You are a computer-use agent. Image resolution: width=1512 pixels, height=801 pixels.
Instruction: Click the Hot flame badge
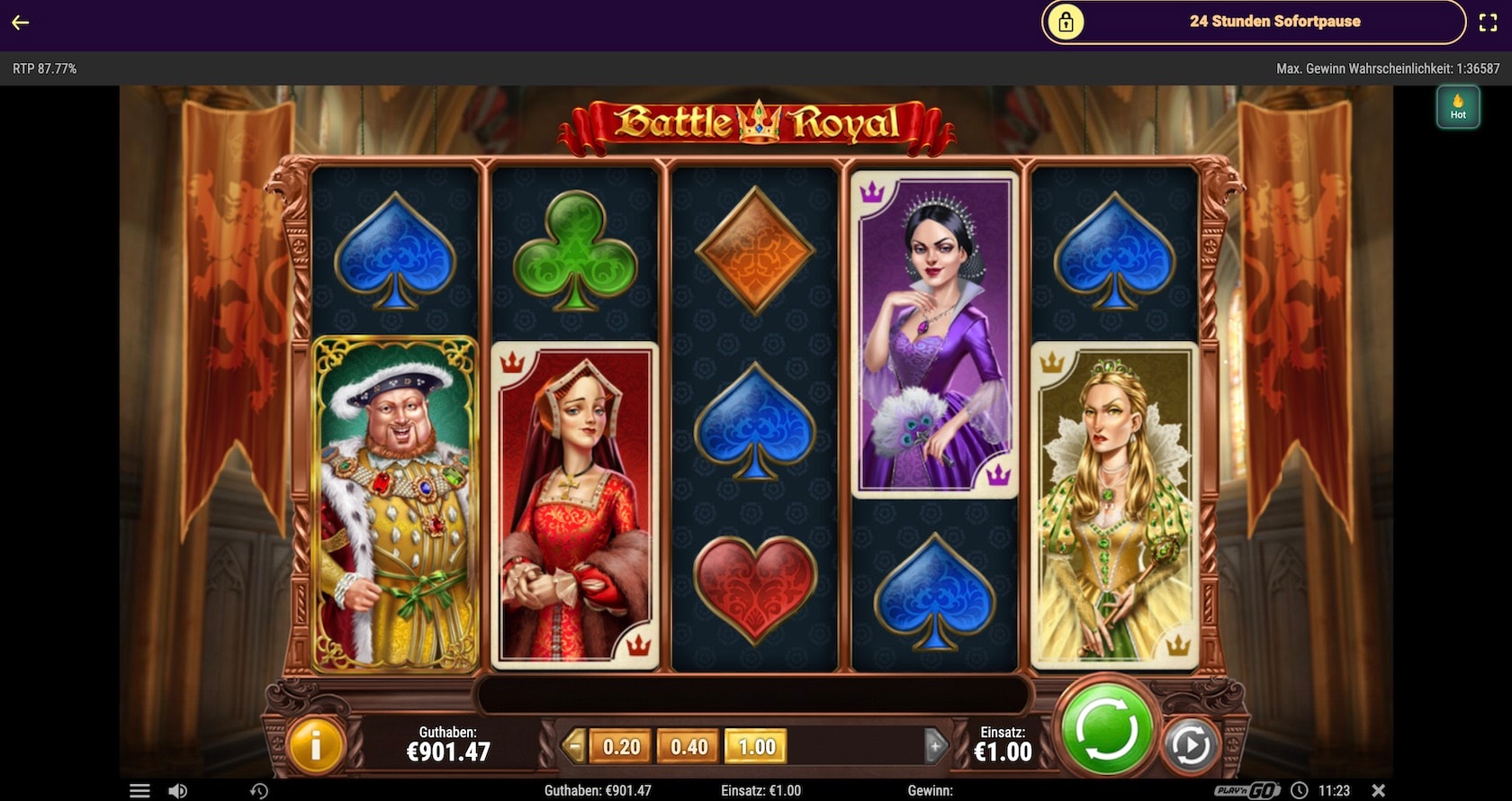(x=1458, y=107)
